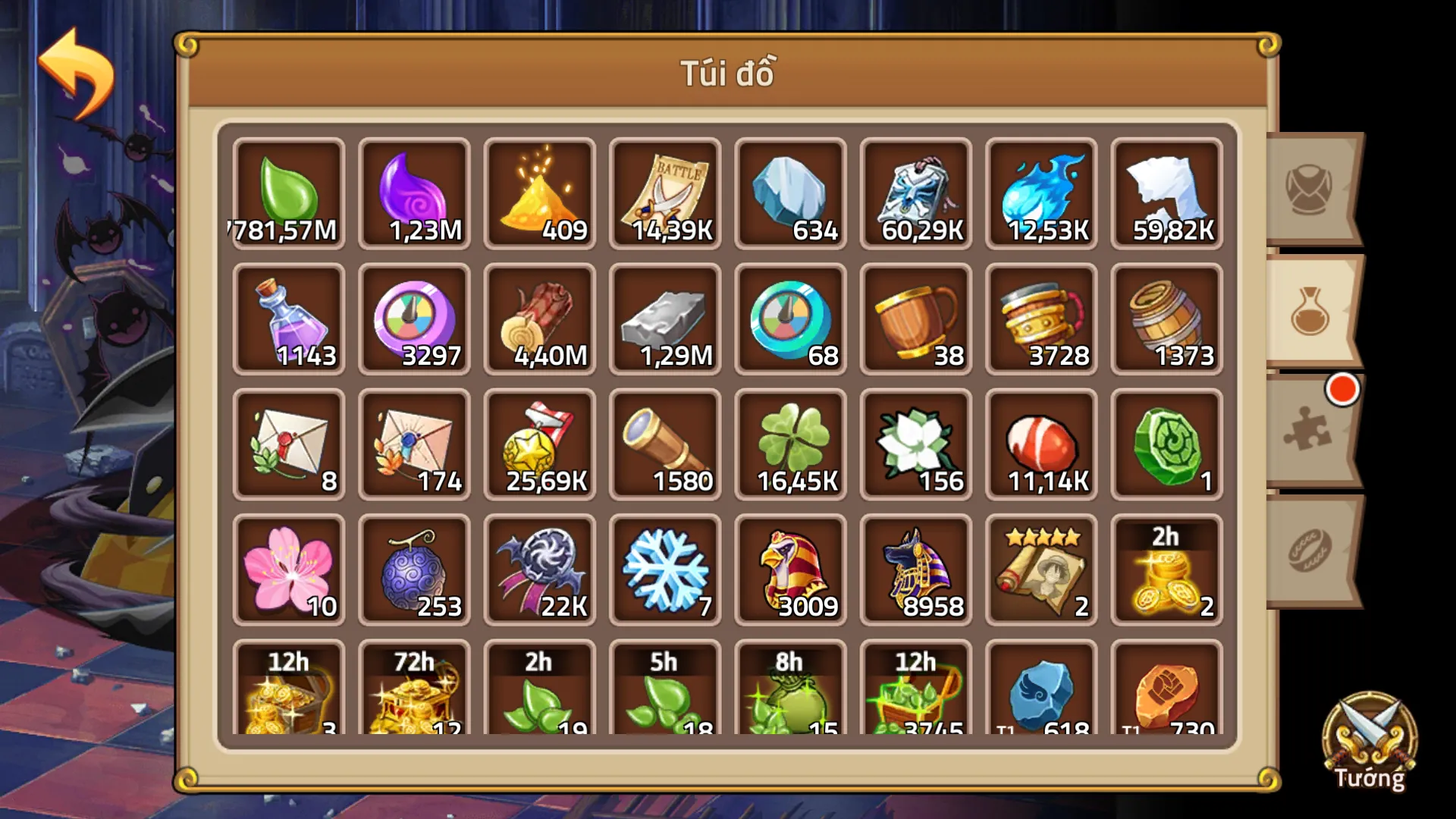The width and height of the screenshot is (1456, 819).
Task: Open the battle scroll item showing 14,39K
Action: coord(665,193)
